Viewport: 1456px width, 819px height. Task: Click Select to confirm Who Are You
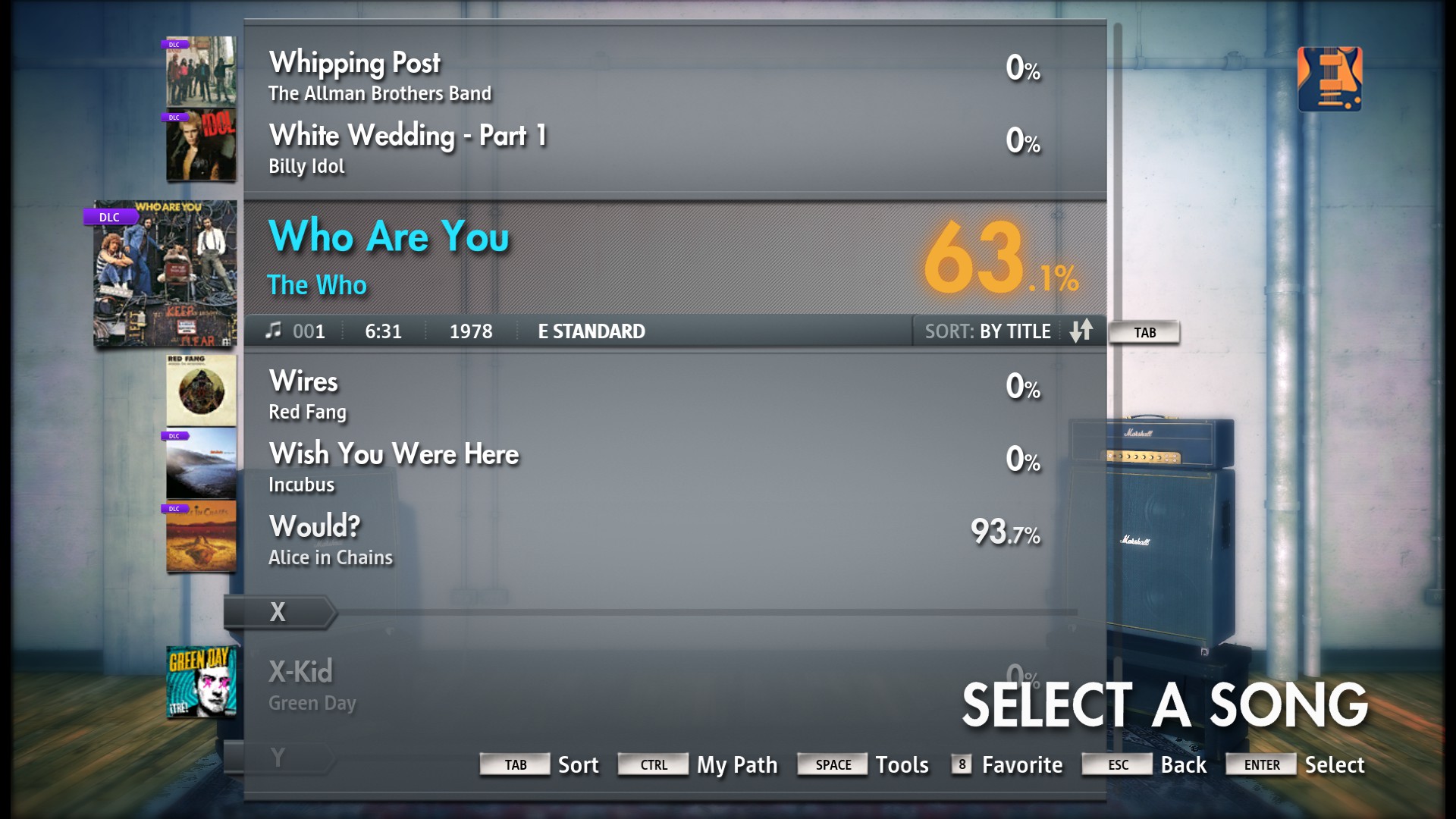pyautogui.click(x=1334, y=764)
